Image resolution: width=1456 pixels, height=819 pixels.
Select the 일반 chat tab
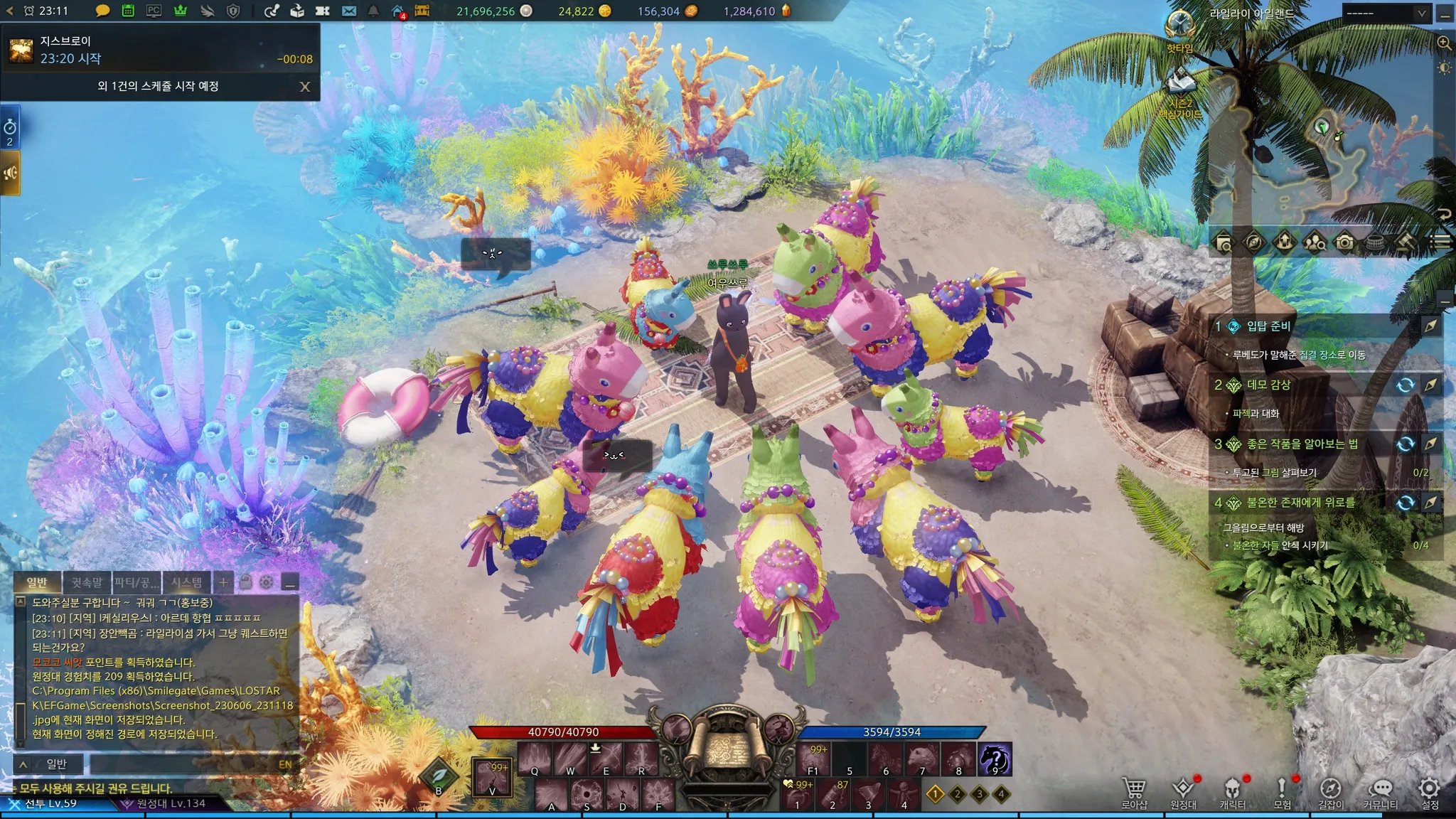click(x=37, y=583)
